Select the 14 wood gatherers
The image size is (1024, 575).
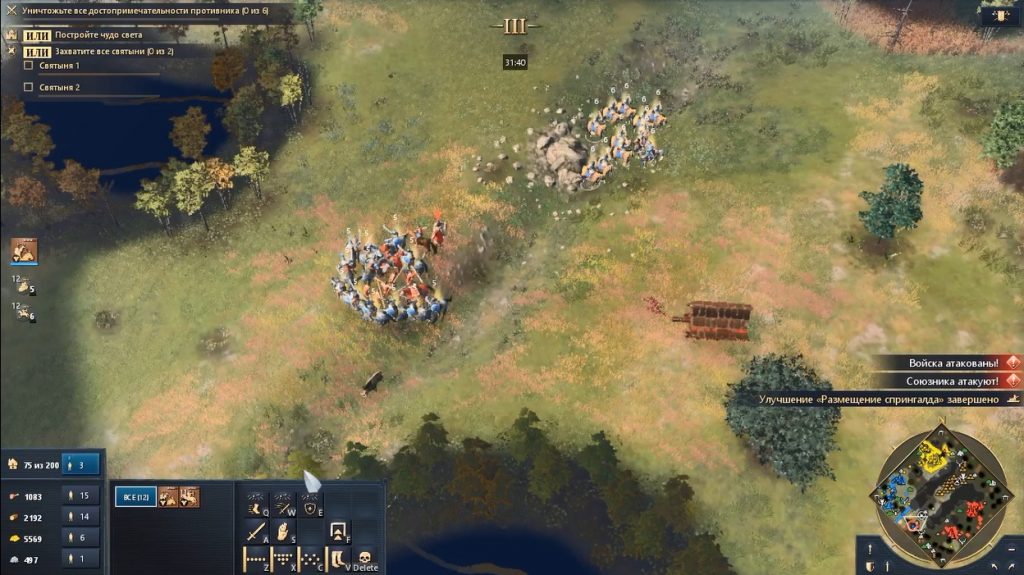click(82, 517)
